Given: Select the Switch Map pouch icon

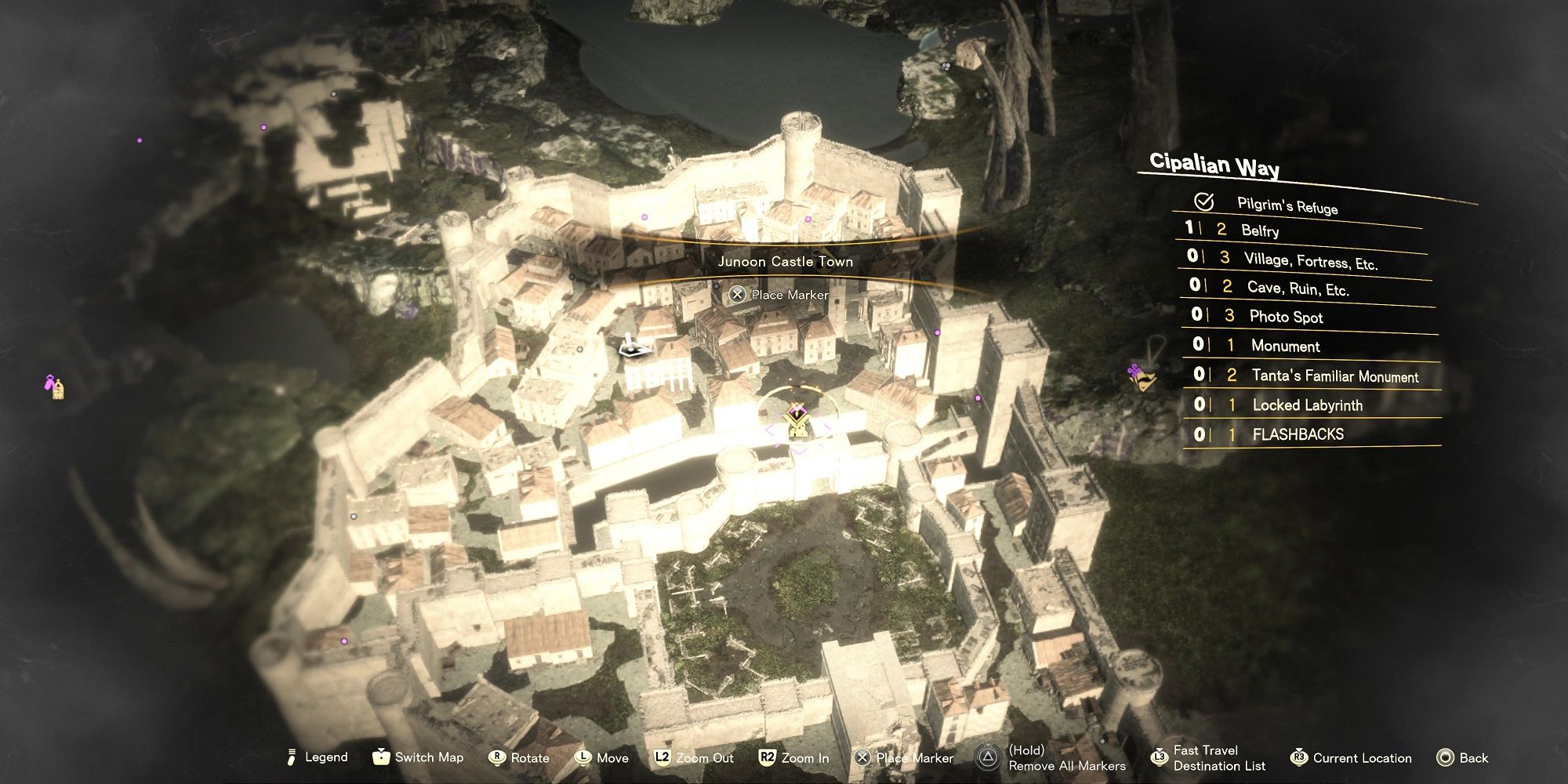Looking at the screenshot, I should (381, 757).
